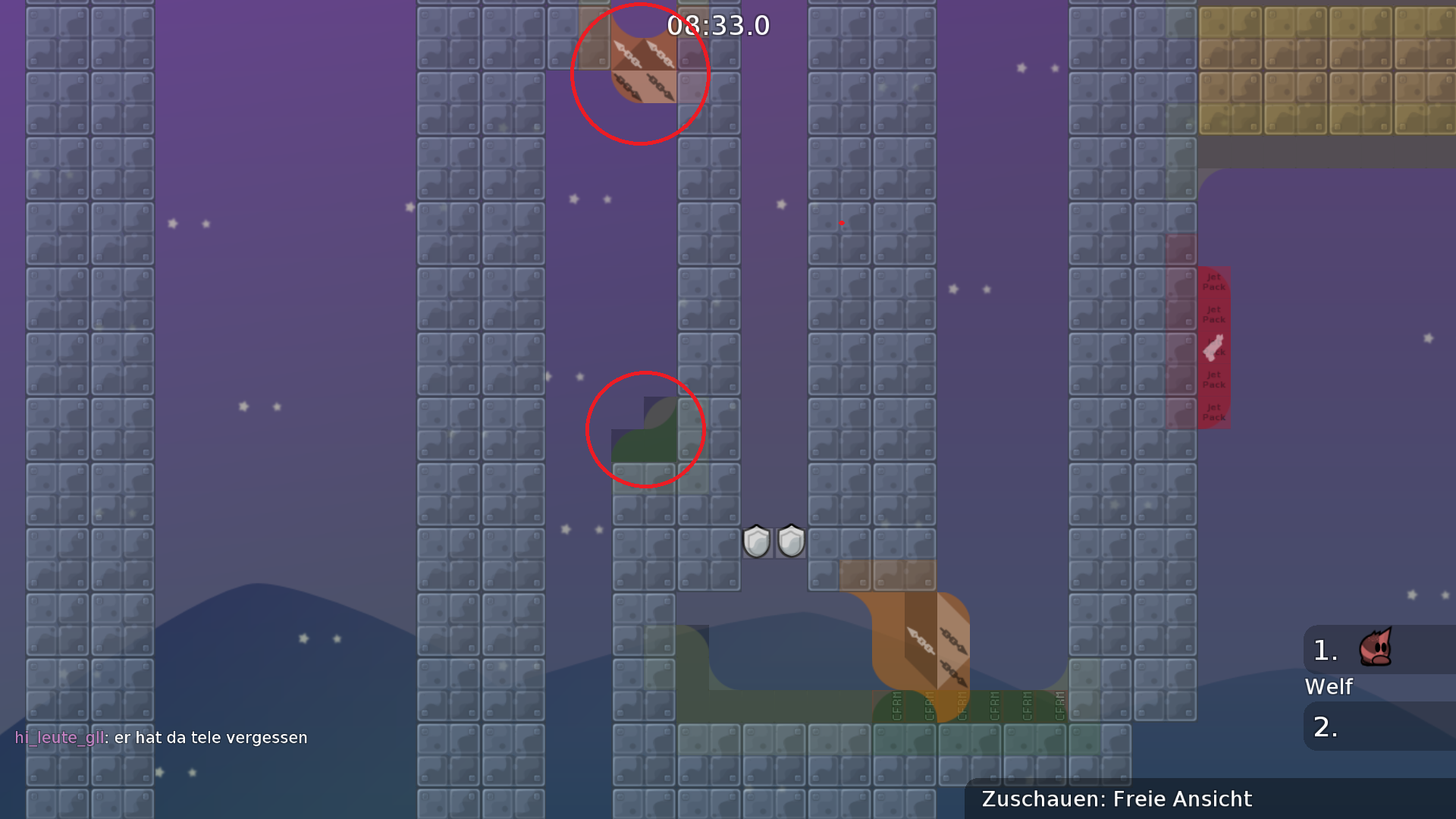The height and width of the screenshot is (819, 1456).
Task: Expand the upper red circled area
Action: click(641, 72)
